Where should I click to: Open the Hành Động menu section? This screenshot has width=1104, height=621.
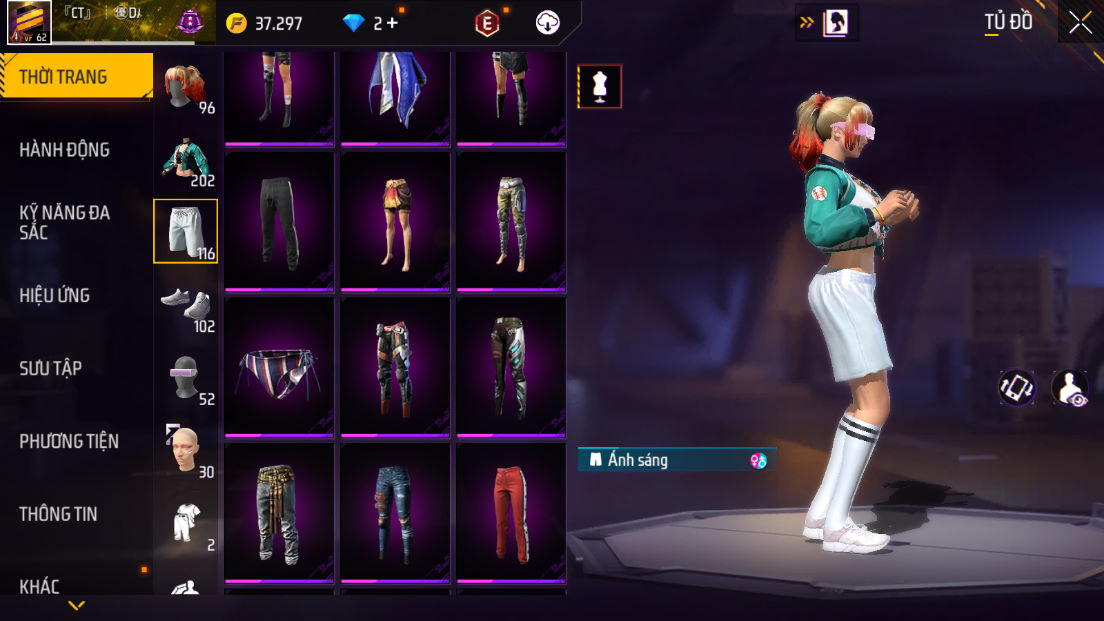pos(65,150)
